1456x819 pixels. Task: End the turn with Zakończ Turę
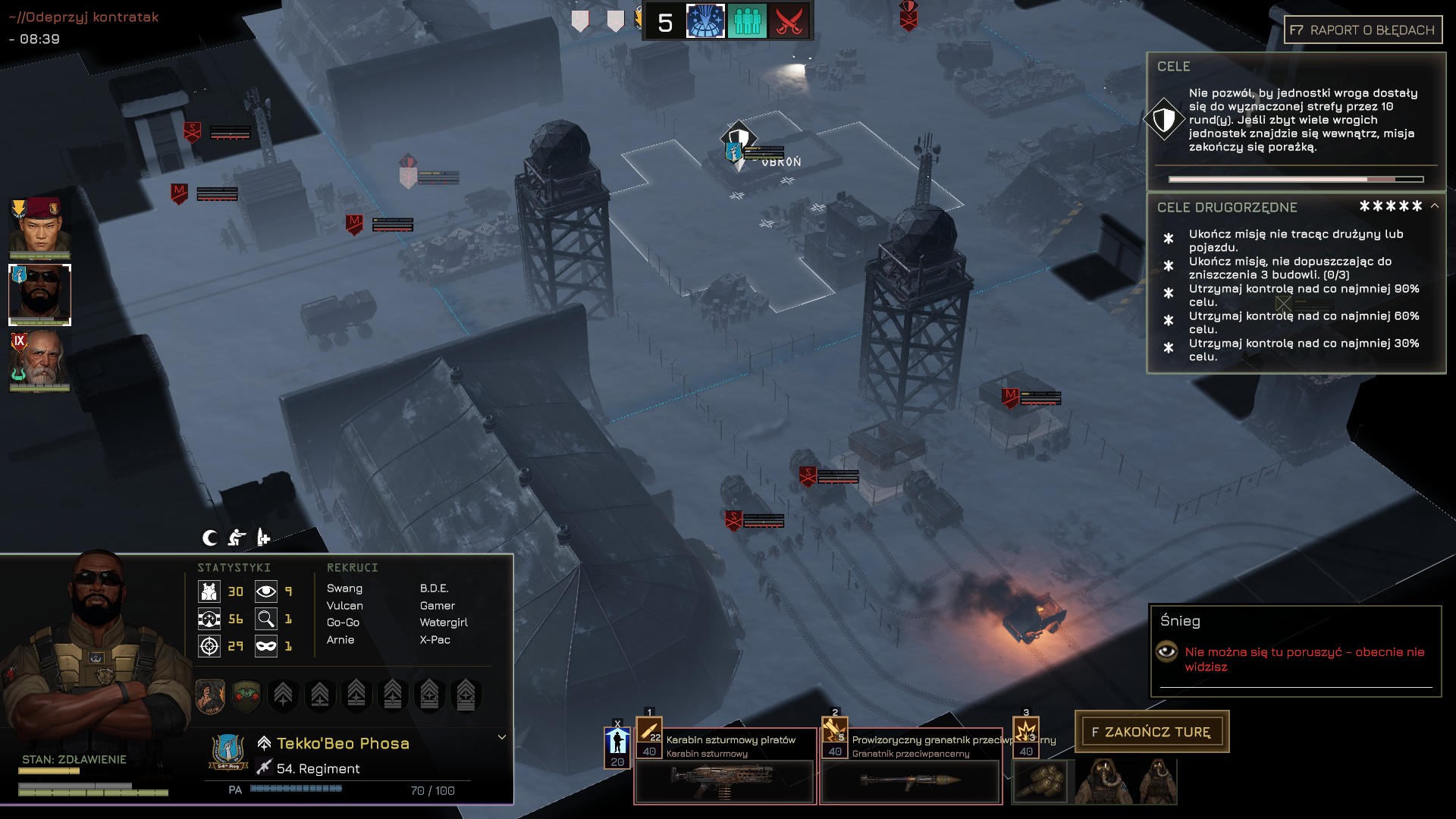[1151, 732]
